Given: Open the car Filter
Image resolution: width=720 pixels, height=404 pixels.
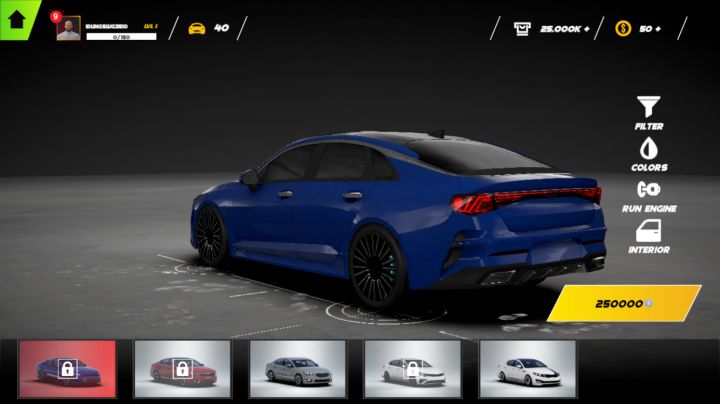Looking at the screenshot, I should tap(649, 112).
